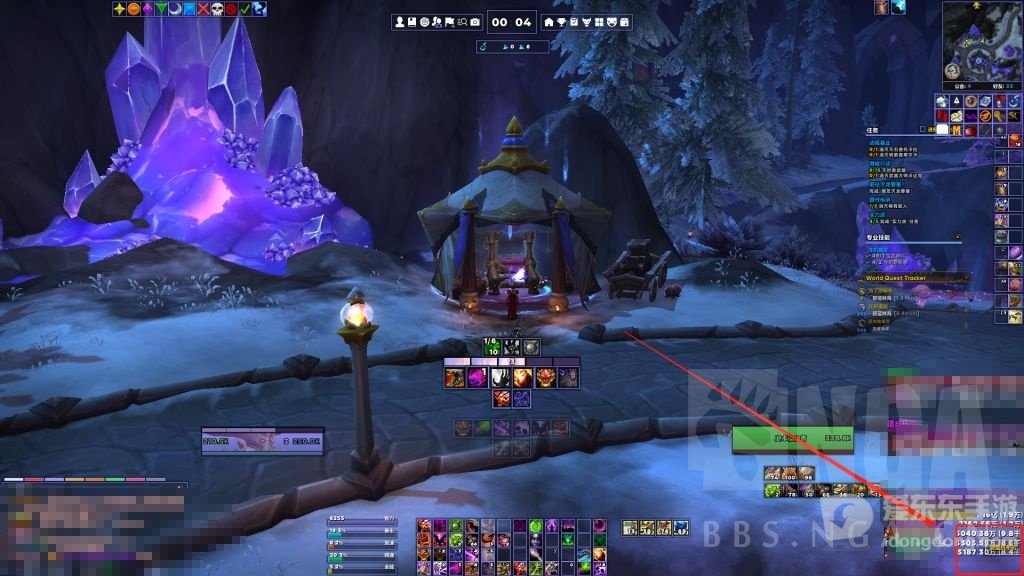Choose the yellow star raid marker
This screenshot has width=1024, height=576.
pyautogui.click(x=119, y=9)
